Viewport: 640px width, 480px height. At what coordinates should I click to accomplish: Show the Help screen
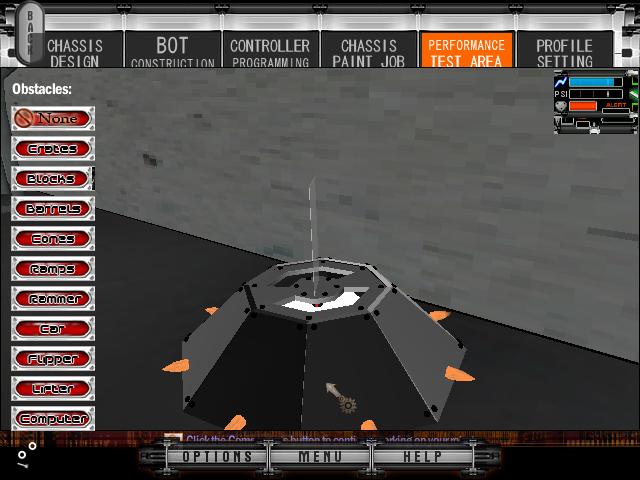coord(422,457)
